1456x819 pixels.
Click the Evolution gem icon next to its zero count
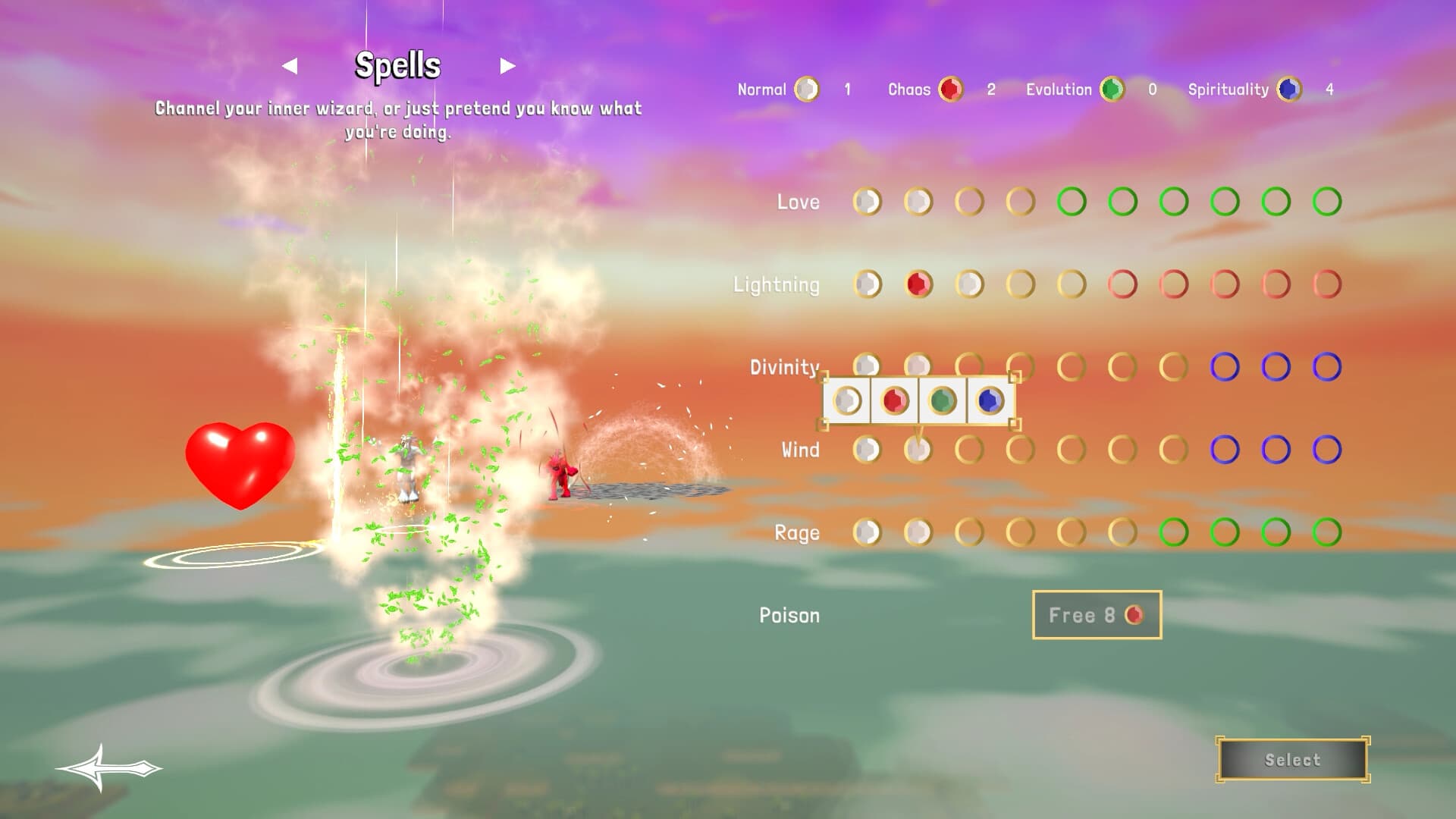[x=1110, y=89]
